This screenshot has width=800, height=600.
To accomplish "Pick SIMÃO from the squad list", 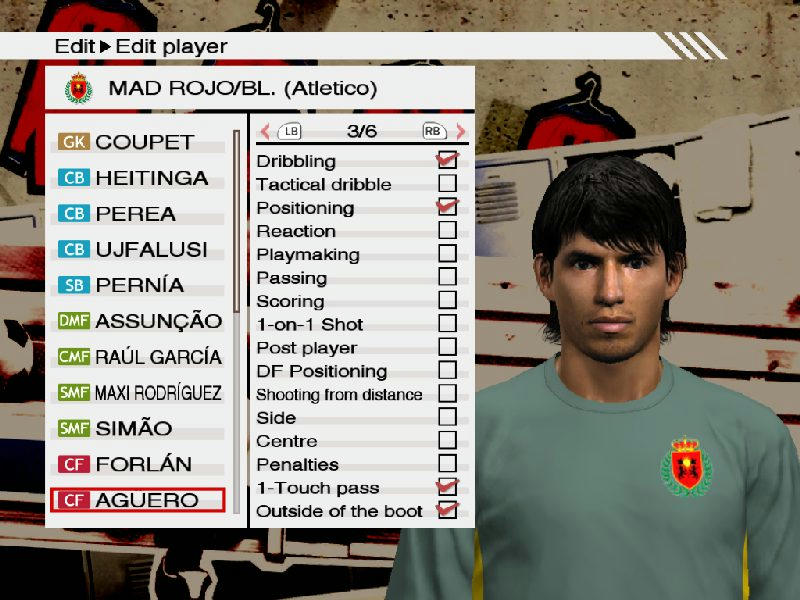I will (138, 429).
